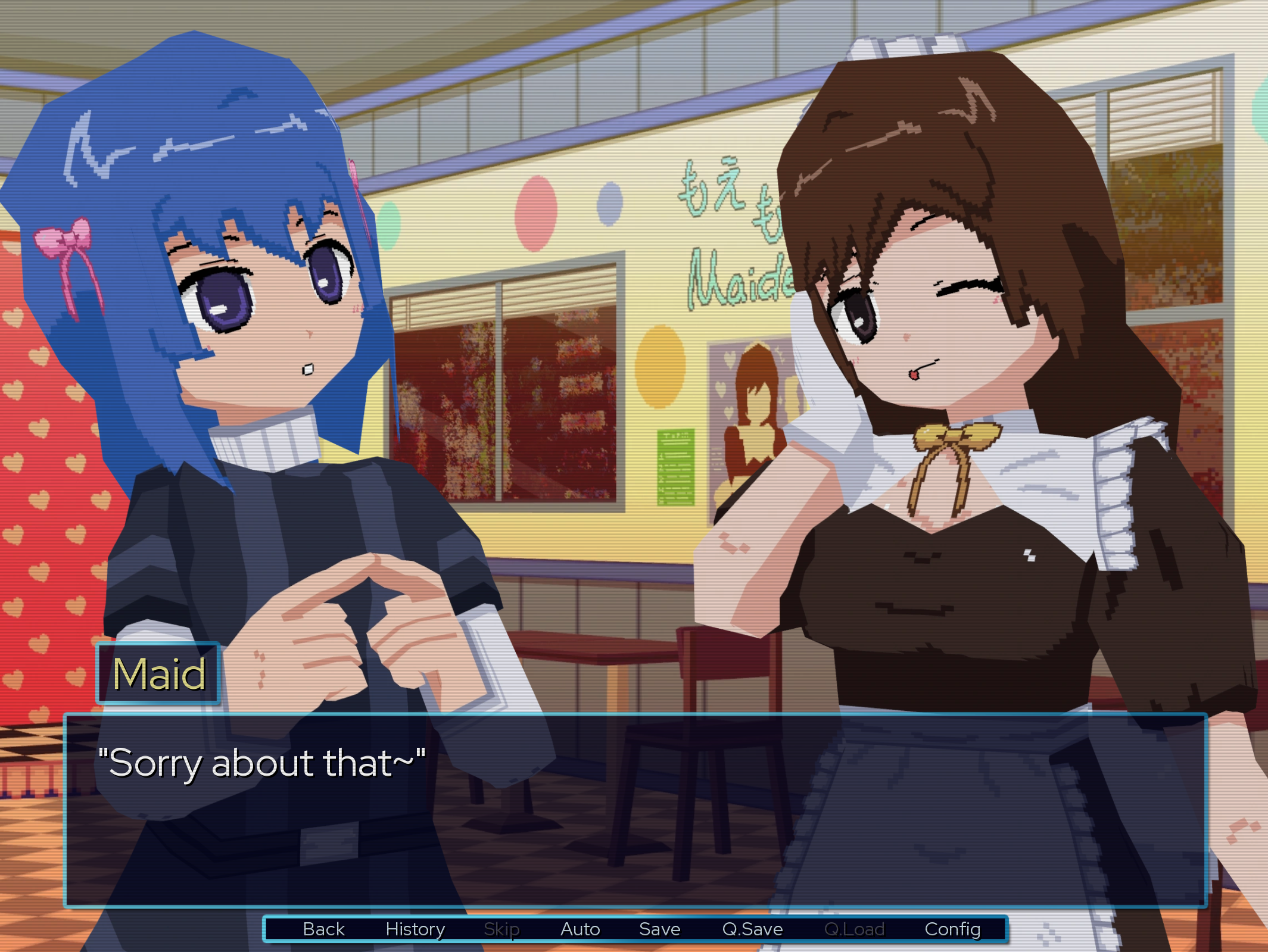This screenshot has width=1268, height=952.
Task: Click the Maid name tag
Action: click(x=158, y=673)
